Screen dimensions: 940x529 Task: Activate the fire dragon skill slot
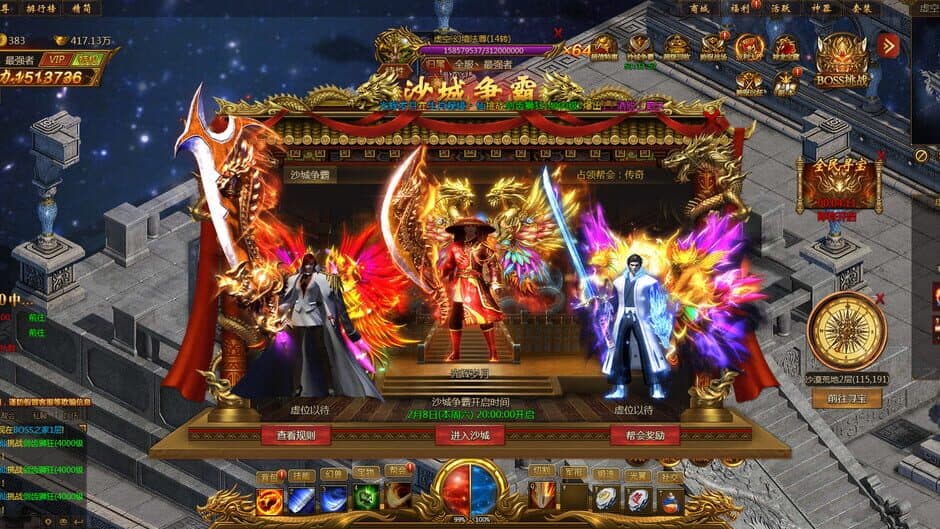tap(270, 500)
